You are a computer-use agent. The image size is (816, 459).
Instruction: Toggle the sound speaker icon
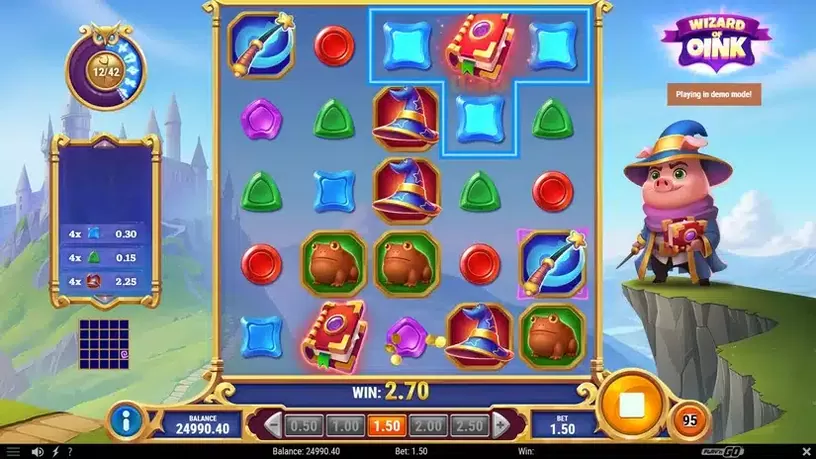pyautogui.click(x=37, y=452)
